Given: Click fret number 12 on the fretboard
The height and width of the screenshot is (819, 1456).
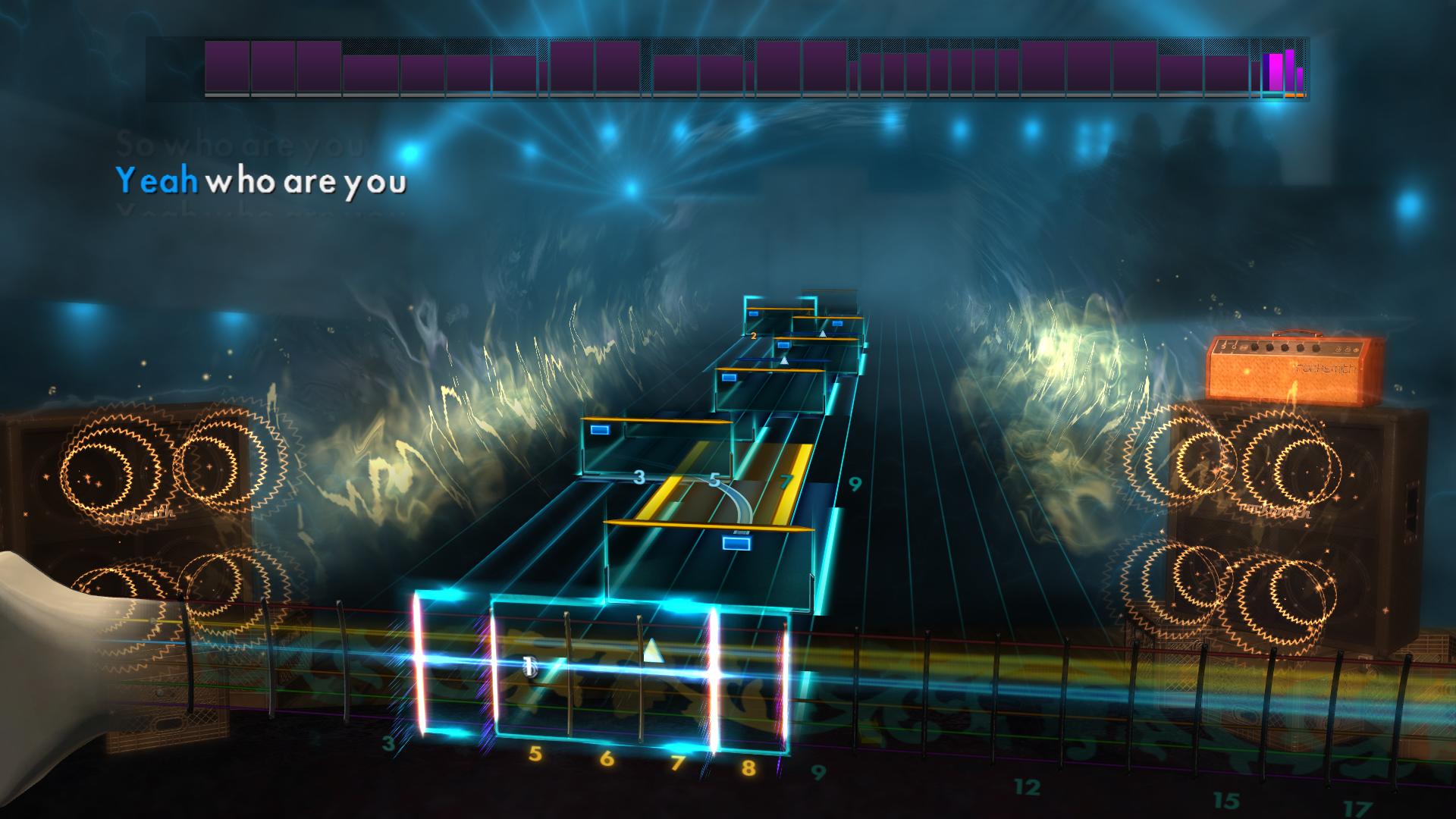Looking at the screenshot, I should (x=1028, y=787).
